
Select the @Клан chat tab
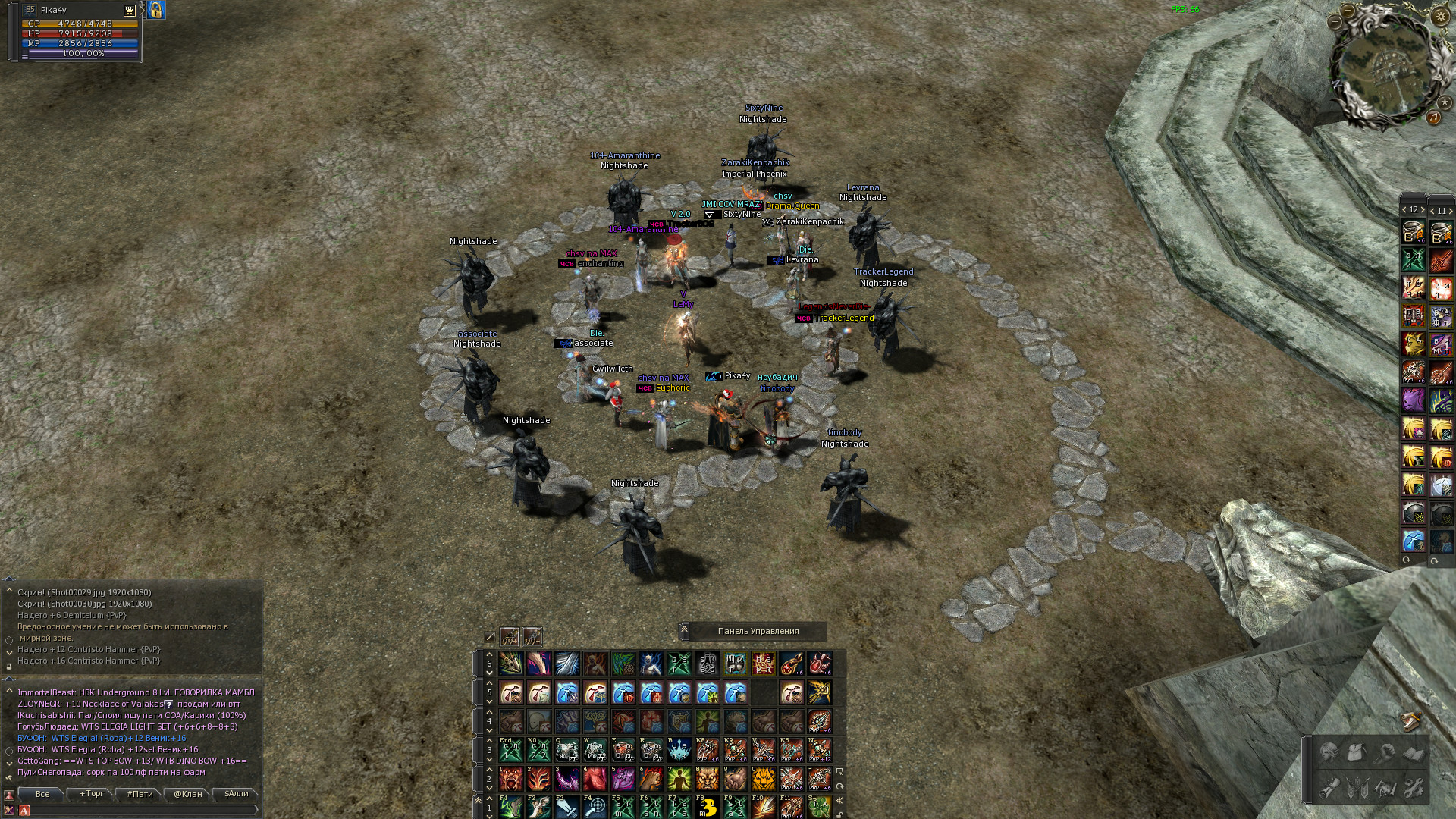(x=188, y=794)
